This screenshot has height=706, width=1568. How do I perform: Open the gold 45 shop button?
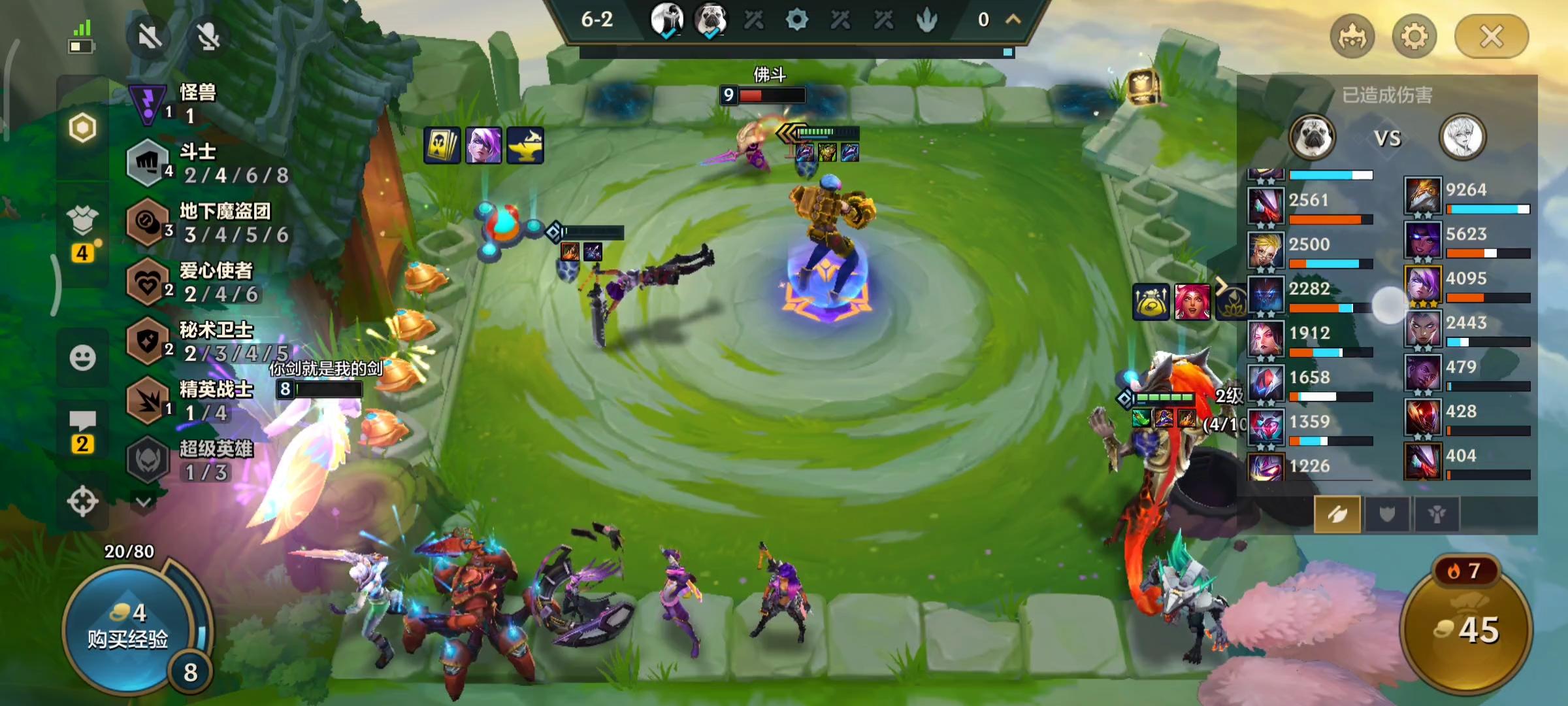[1467, 629]
